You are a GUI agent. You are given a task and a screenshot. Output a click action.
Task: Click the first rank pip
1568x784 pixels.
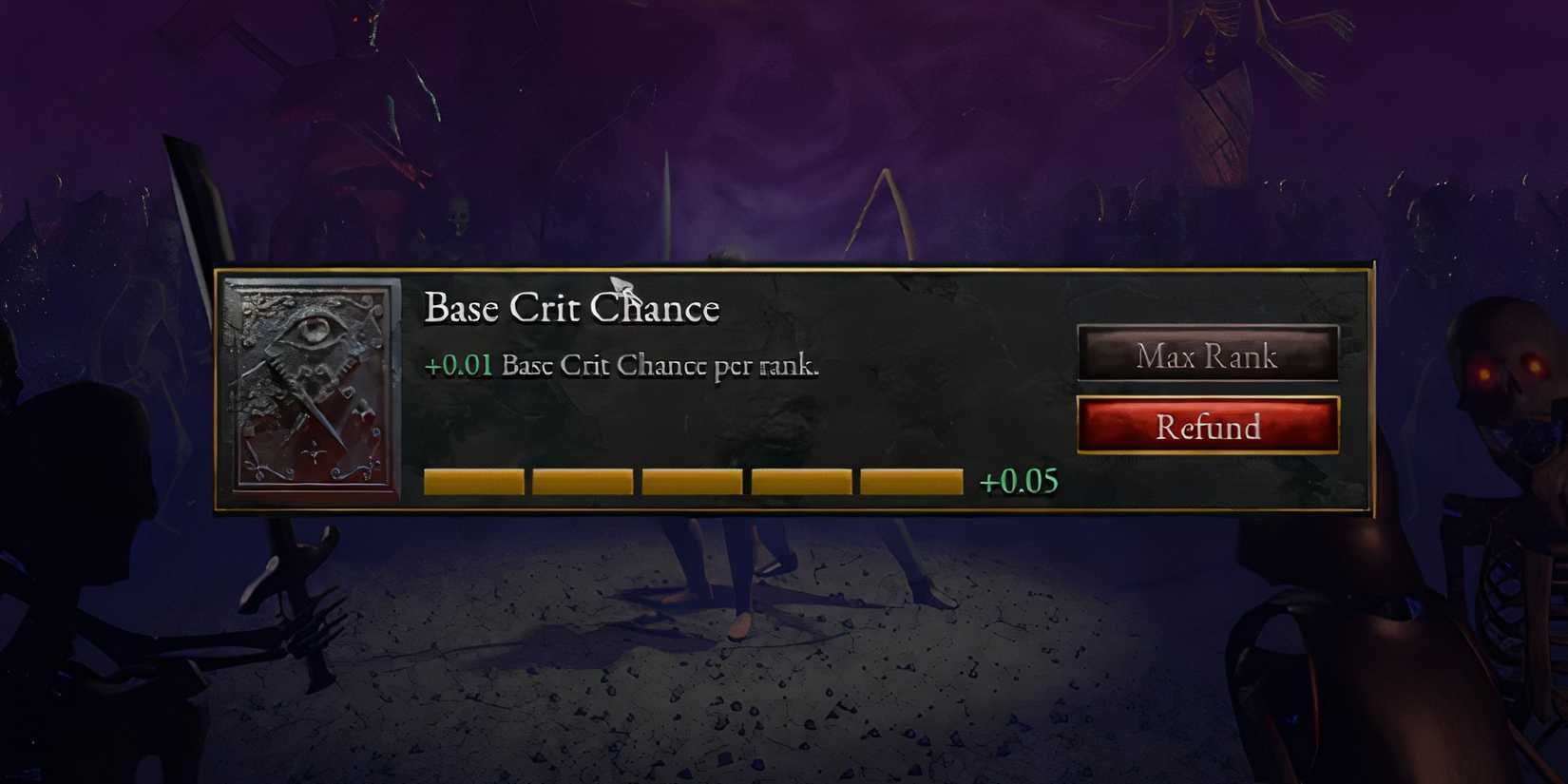[x=472, y=480]
